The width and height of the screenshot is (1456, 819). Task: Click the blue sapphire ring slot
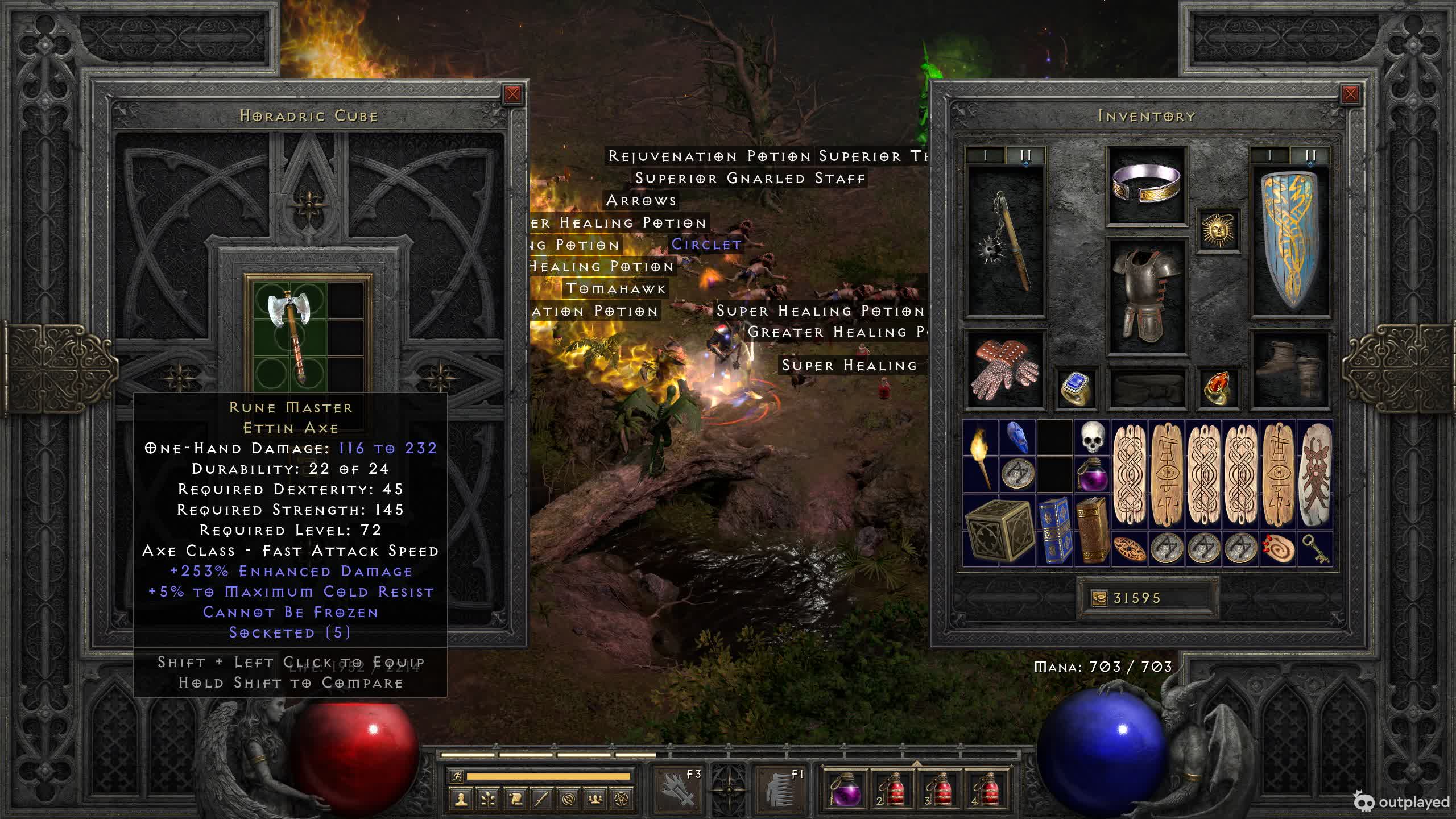click(1076, 388)
